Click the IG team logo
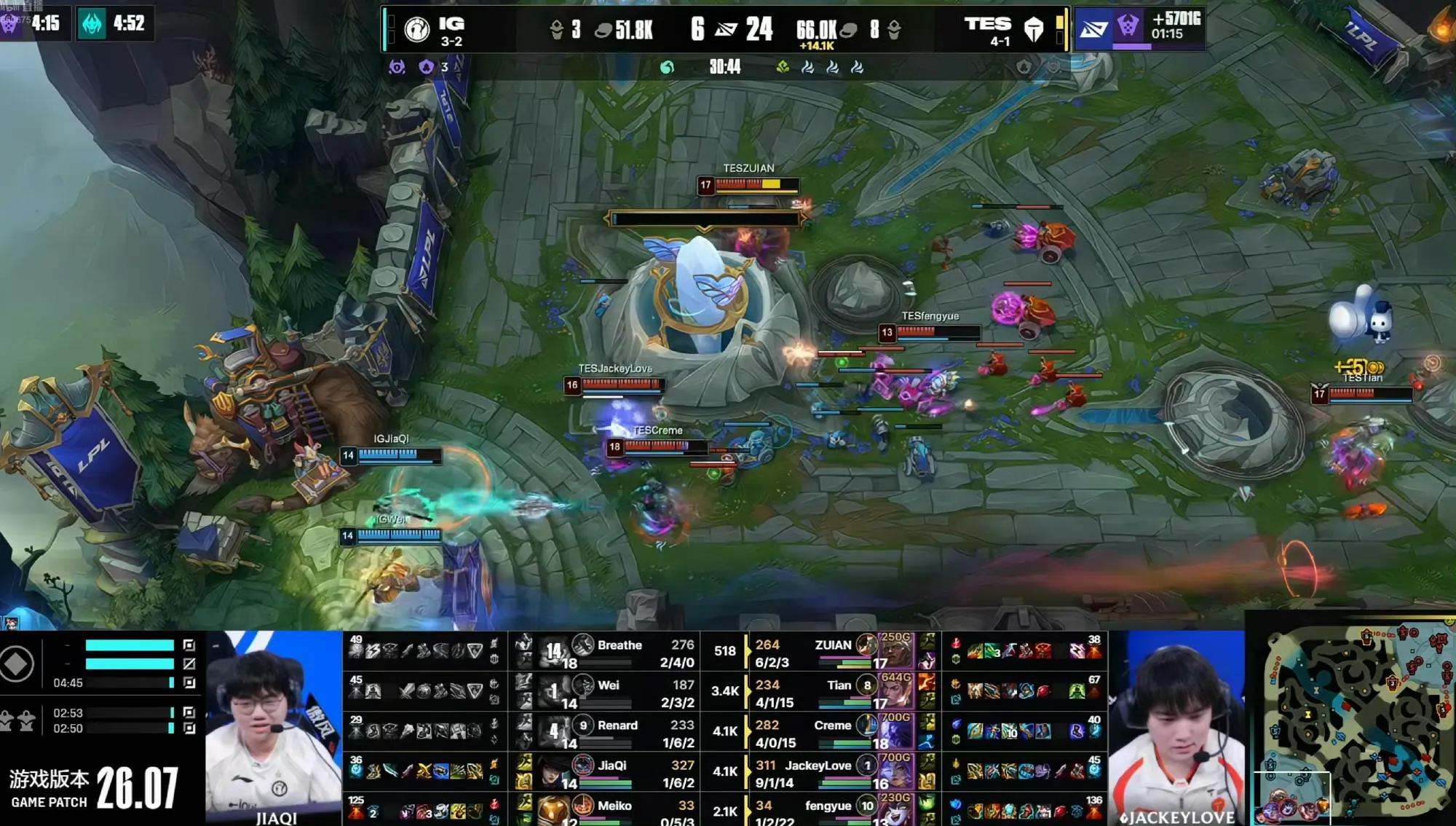1456x826 pixels. click(417, 29)
